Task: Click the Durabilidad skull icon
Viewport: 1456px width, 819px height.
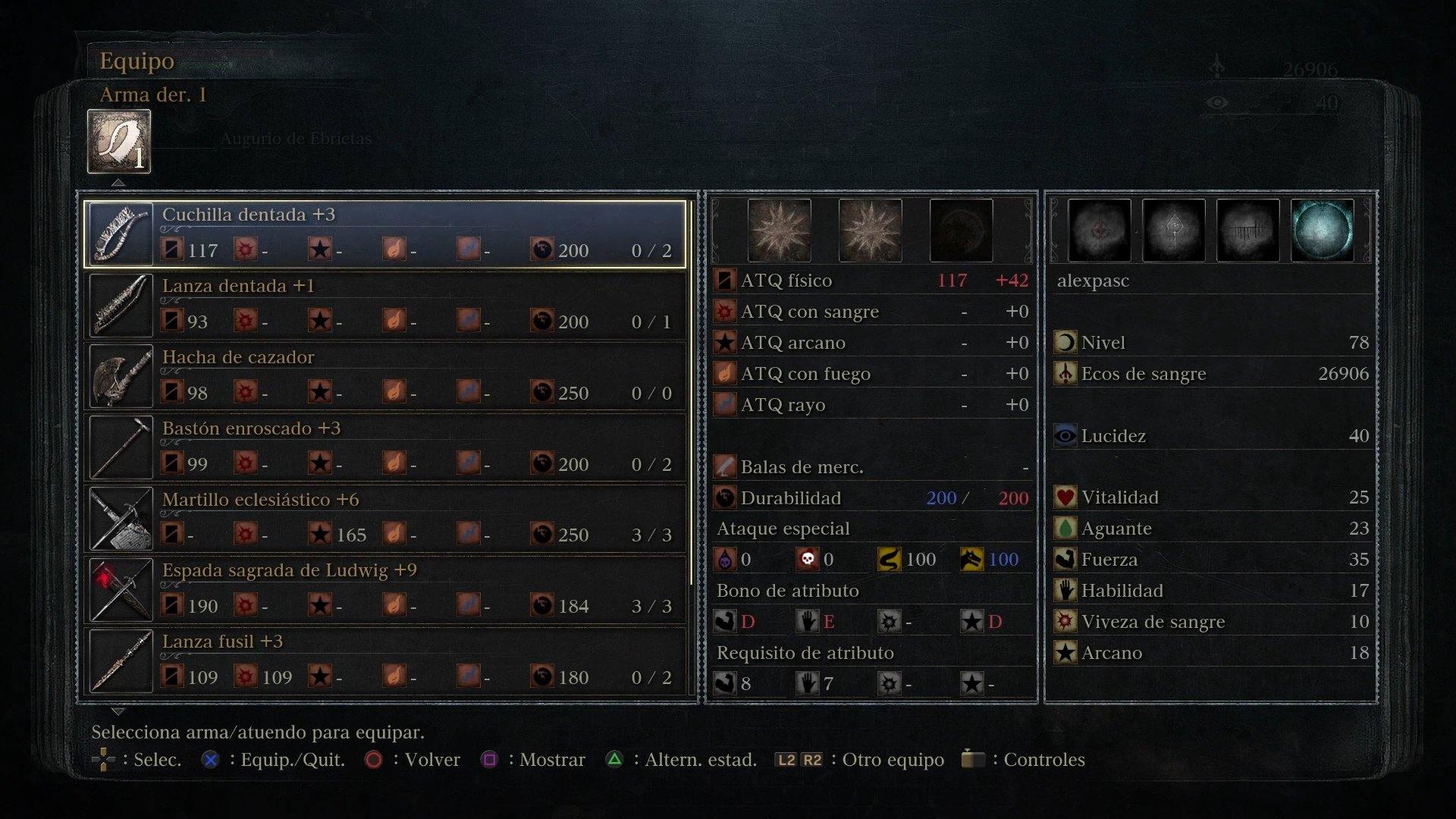Action: [x=725, y=498]
